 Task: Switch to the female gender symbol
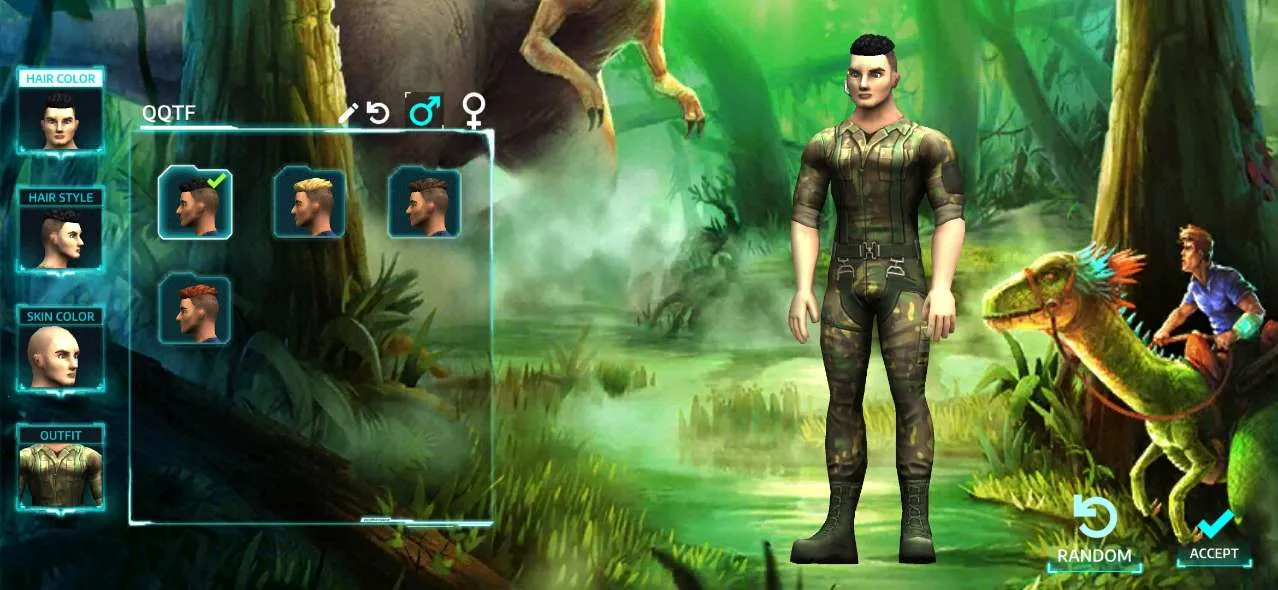coord(474,111)
